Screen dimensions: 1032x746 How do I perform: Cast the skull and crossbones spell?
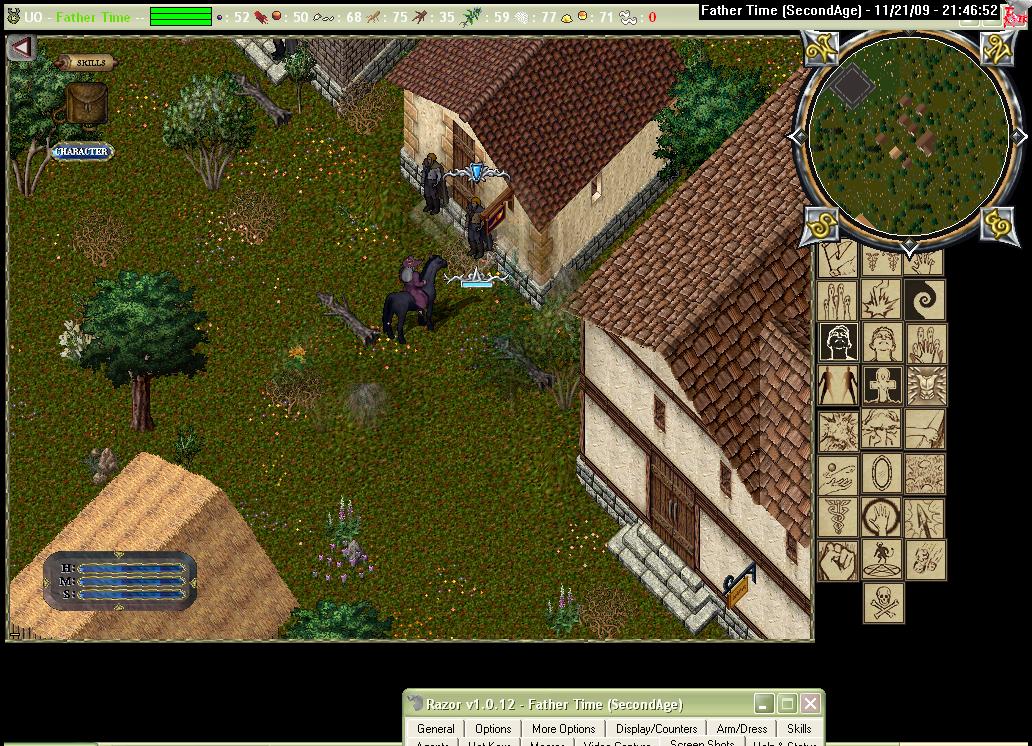point(883,603)
